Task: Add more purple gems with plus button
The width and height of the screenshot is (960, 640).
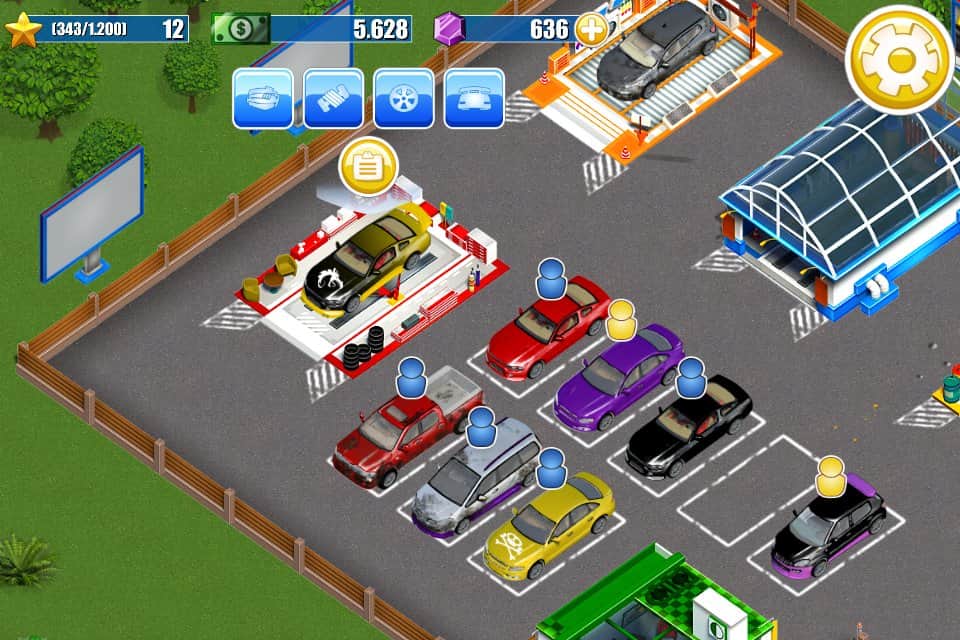Action: click(592, 30)
